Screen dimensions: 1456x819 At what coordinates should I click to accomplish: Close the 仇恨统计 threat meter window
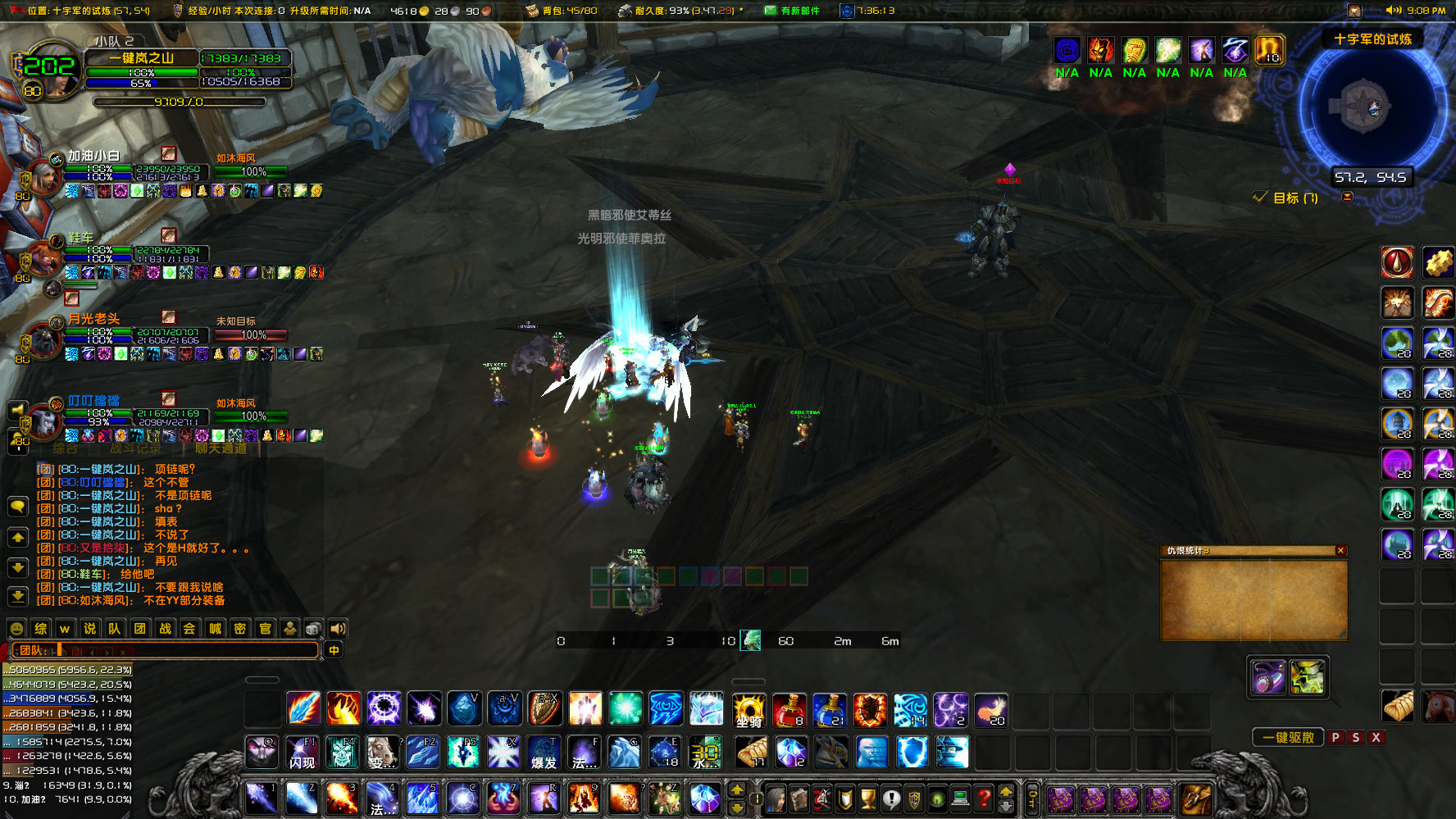click(x=1341, y=552)
